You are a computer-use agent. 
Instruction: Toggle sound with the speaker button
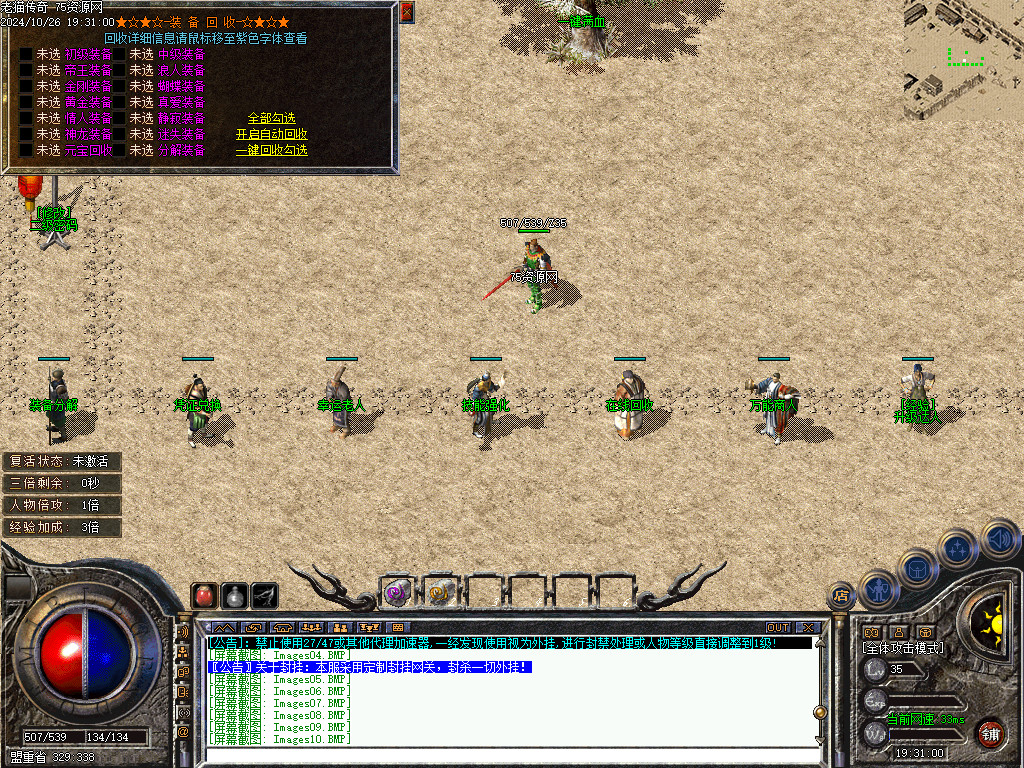click(x=998, y=538)
